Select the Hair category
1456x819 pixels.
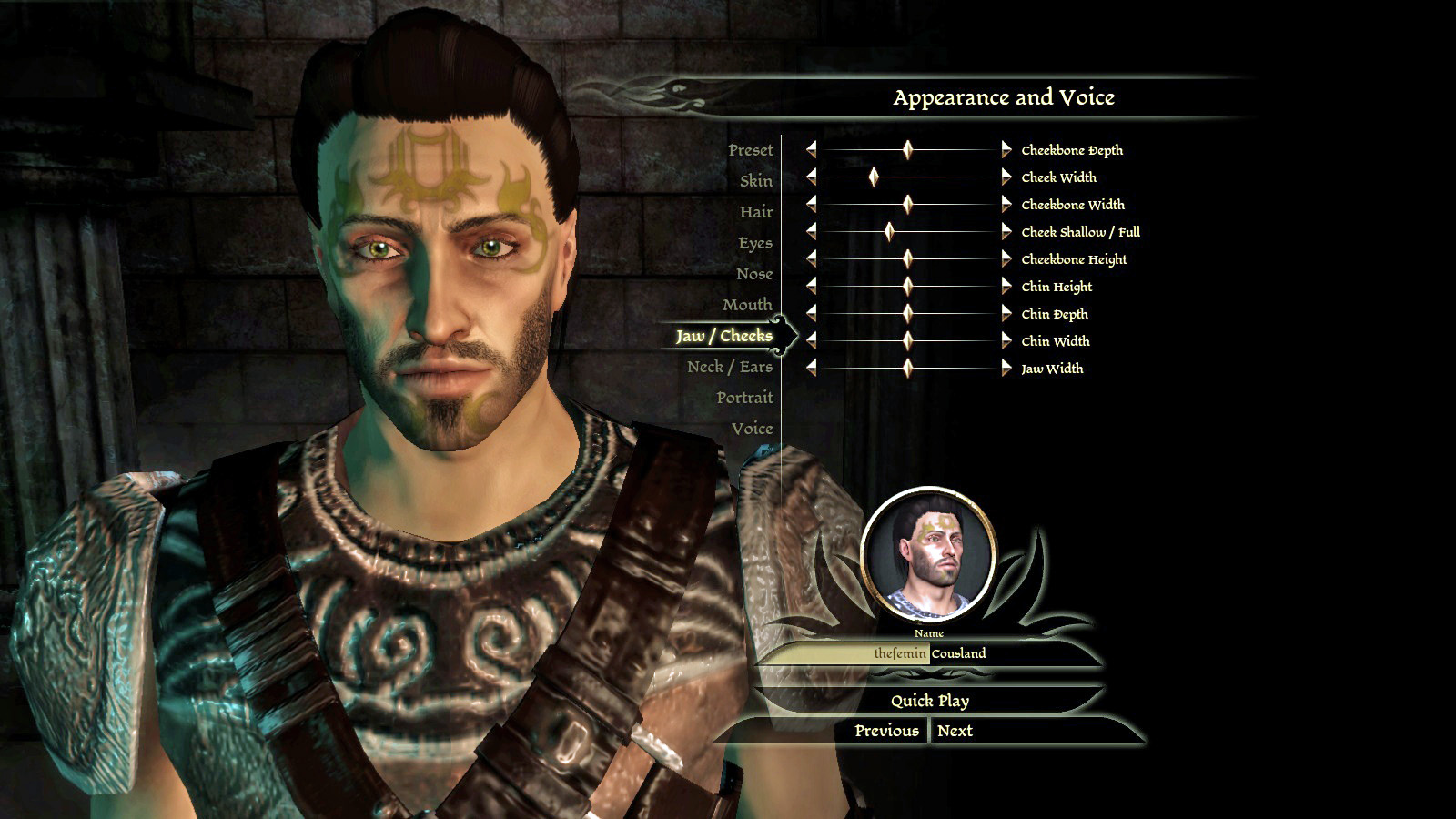tap(755, 212)
